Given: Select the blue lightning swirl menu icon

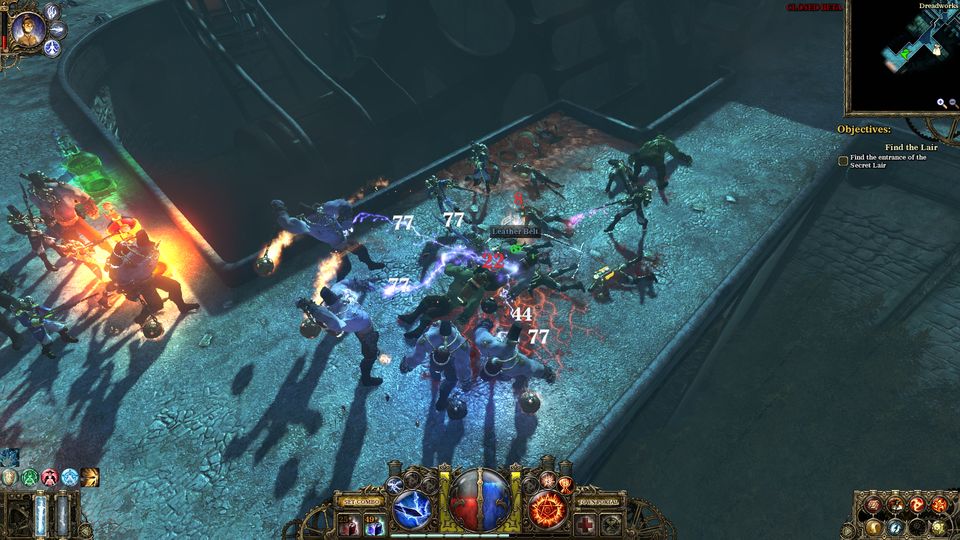Looking at the screenshot, I should tap(896, 526).
